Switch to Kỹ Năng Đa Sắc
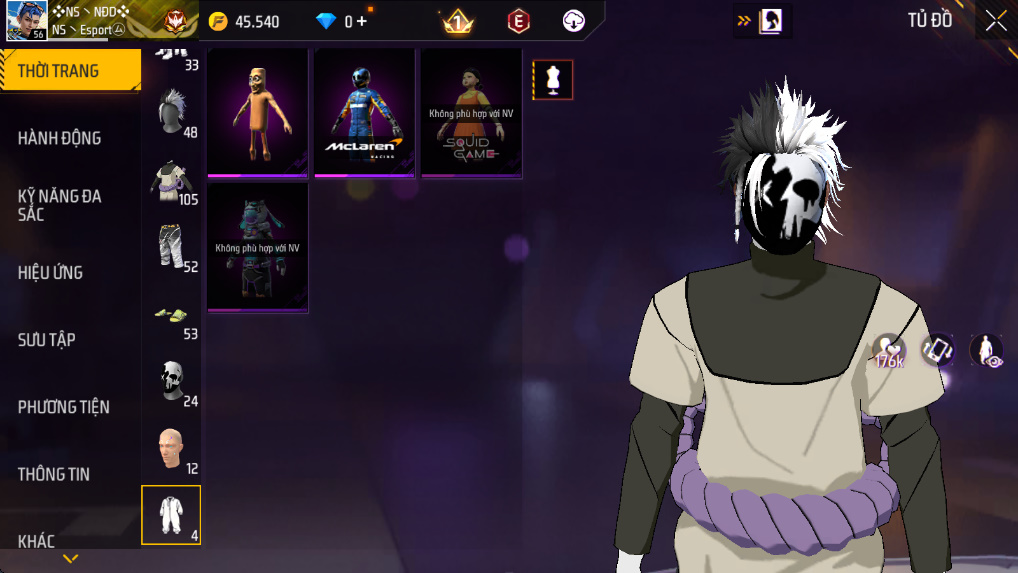 pyautogui.click(x=60, y=205)
